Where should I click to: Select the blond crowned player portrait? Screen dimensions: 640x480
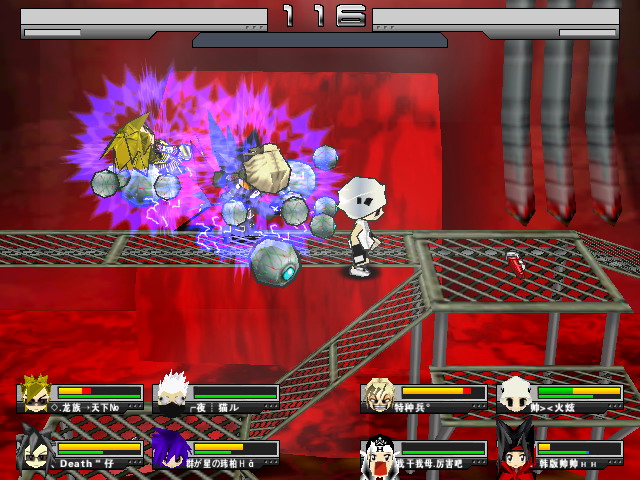(x=37, y=394)
